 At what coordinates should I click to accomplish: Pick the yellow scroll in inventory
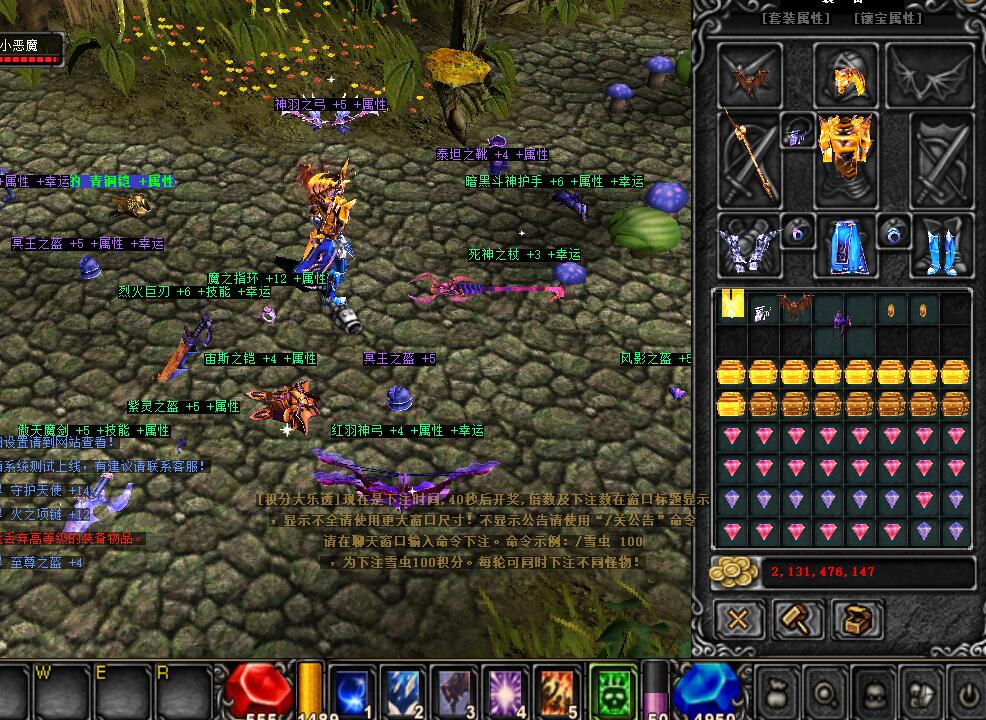733,307
